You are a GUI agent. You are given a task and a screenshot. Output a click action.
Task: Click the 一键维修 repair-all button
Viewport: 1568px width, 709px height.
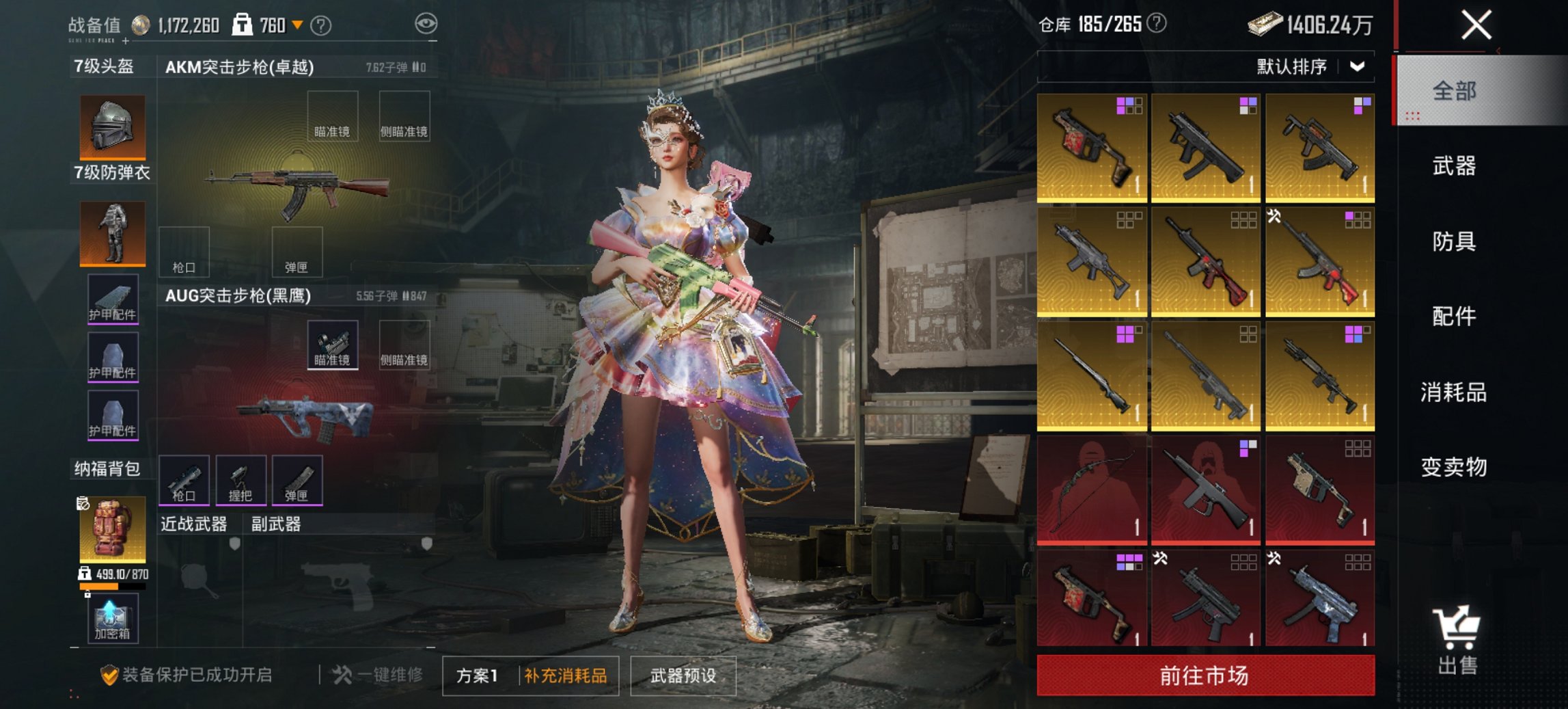(x=378, y=675)
